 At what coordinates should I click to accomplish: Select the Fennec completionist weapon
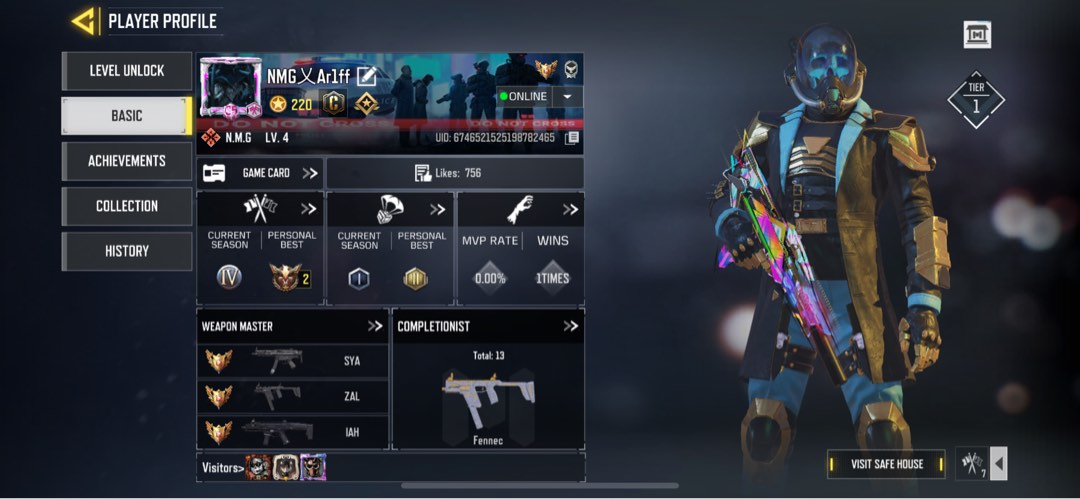pyautogui.click(x=487, y=395)
